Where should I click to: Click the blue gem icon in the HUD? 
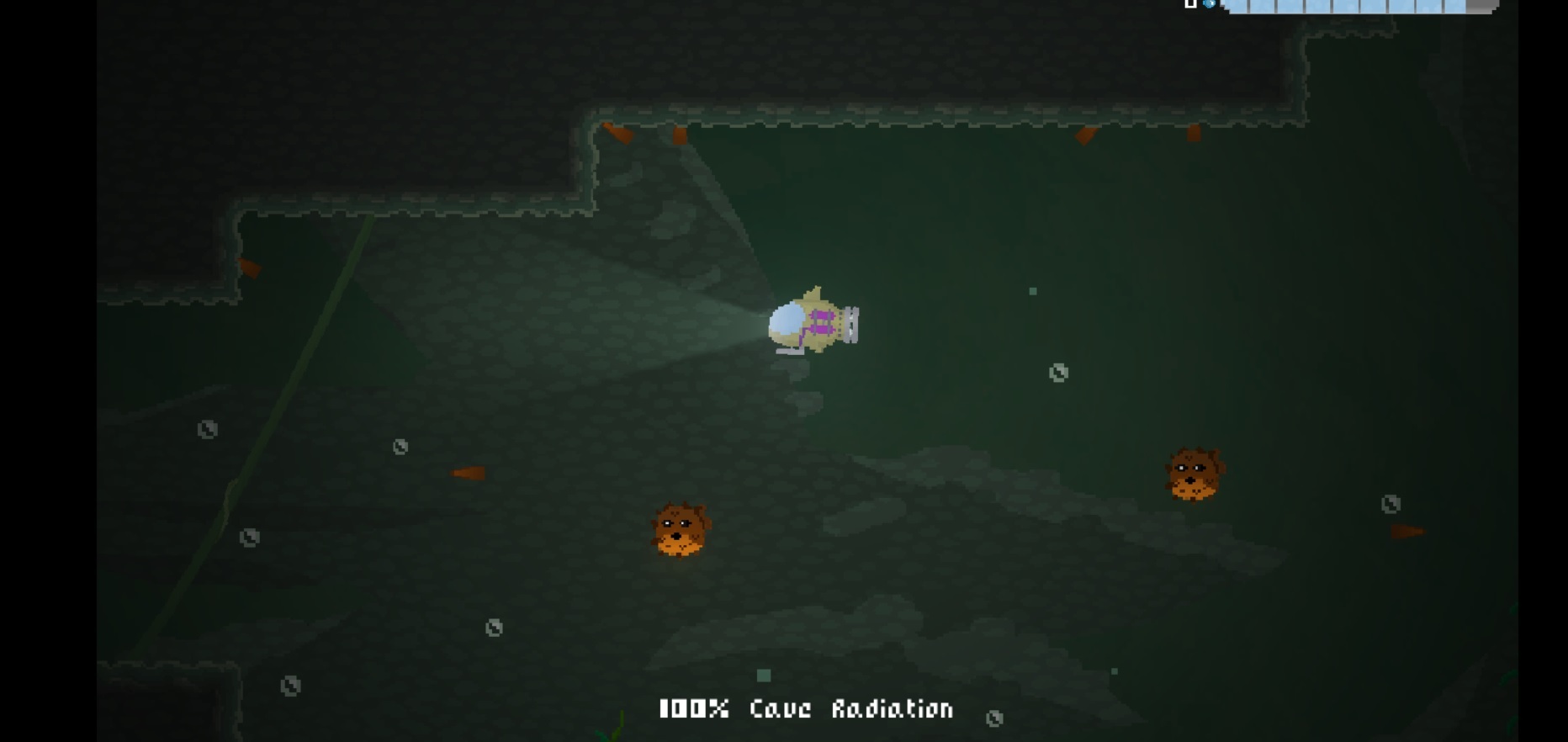pos(1209,4)
